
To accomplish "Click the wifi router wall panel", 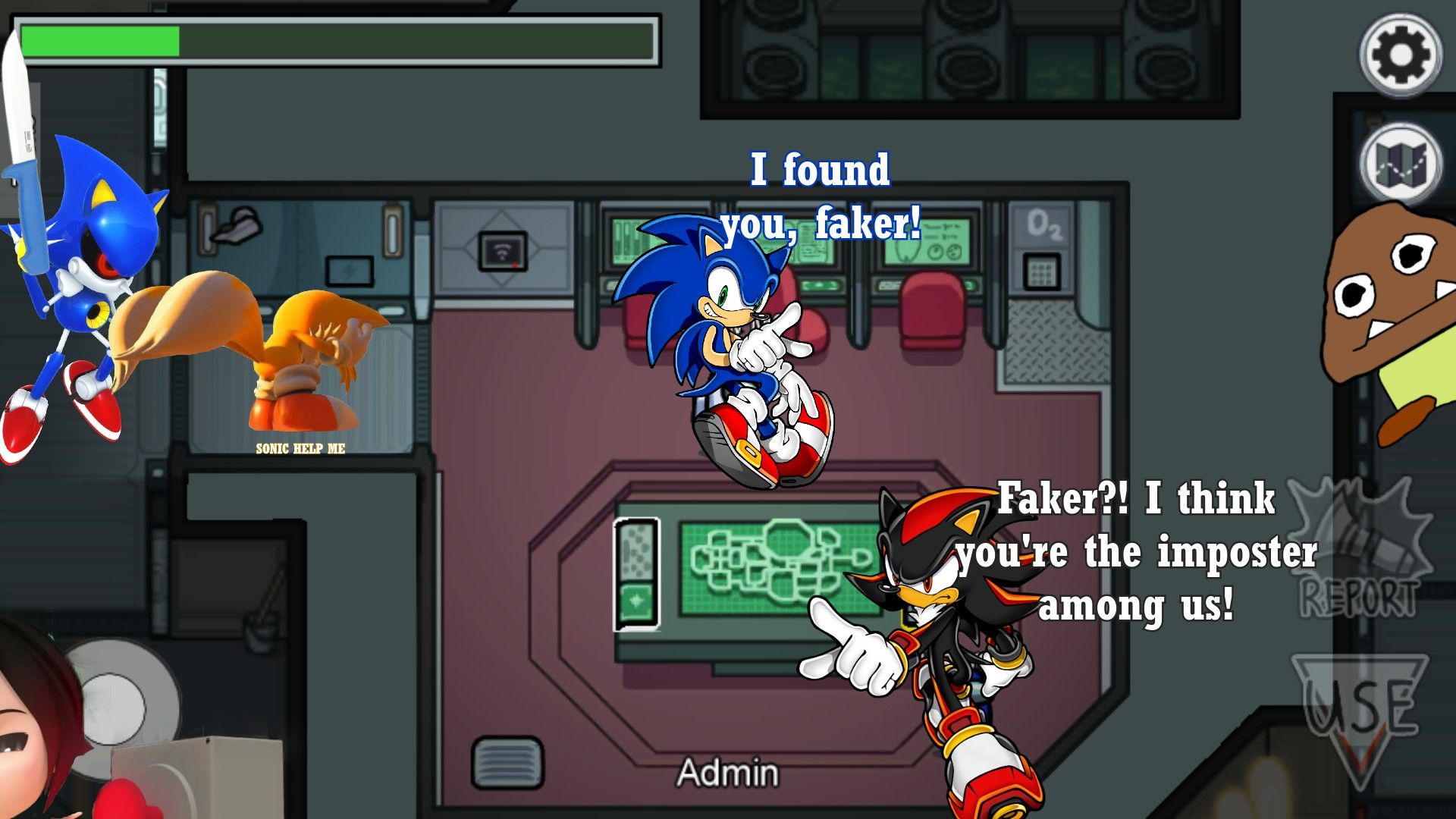I will point(502,251).
